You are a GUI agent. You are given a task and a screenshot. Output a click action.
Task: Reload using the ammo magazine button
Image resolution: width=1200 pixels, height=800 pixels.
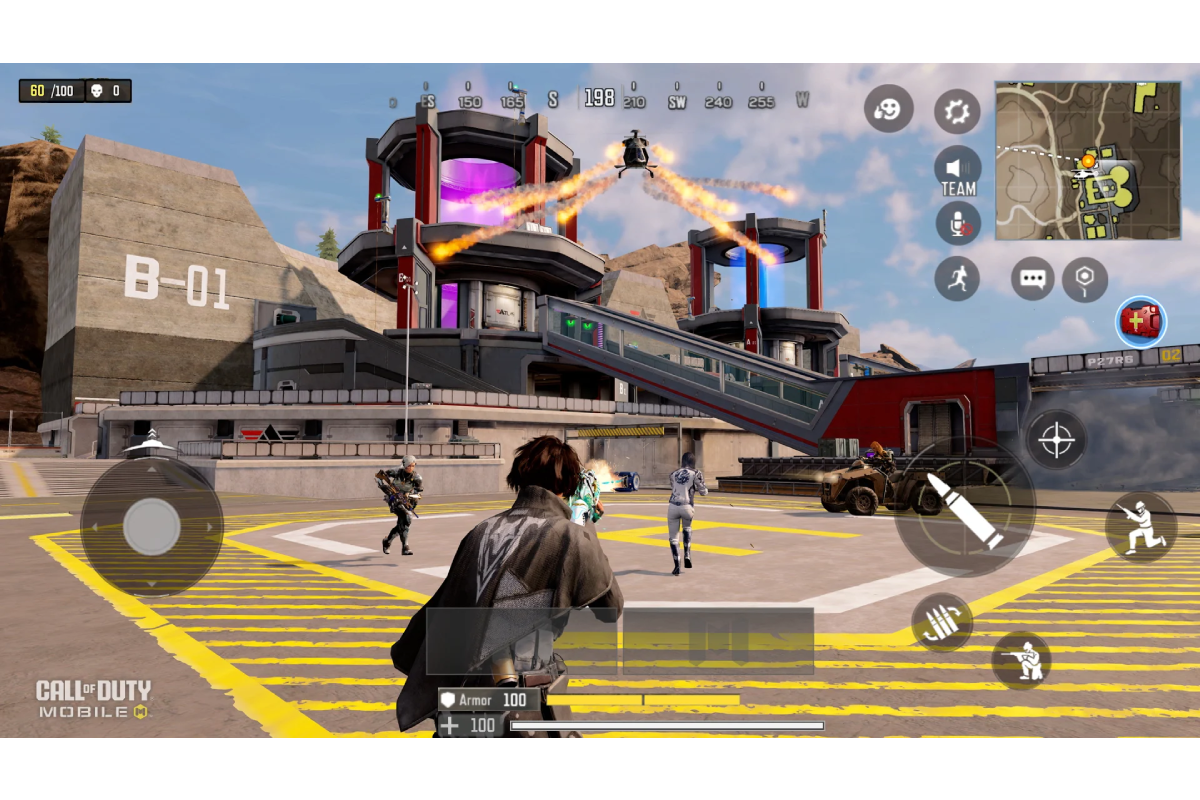point(941,622)
